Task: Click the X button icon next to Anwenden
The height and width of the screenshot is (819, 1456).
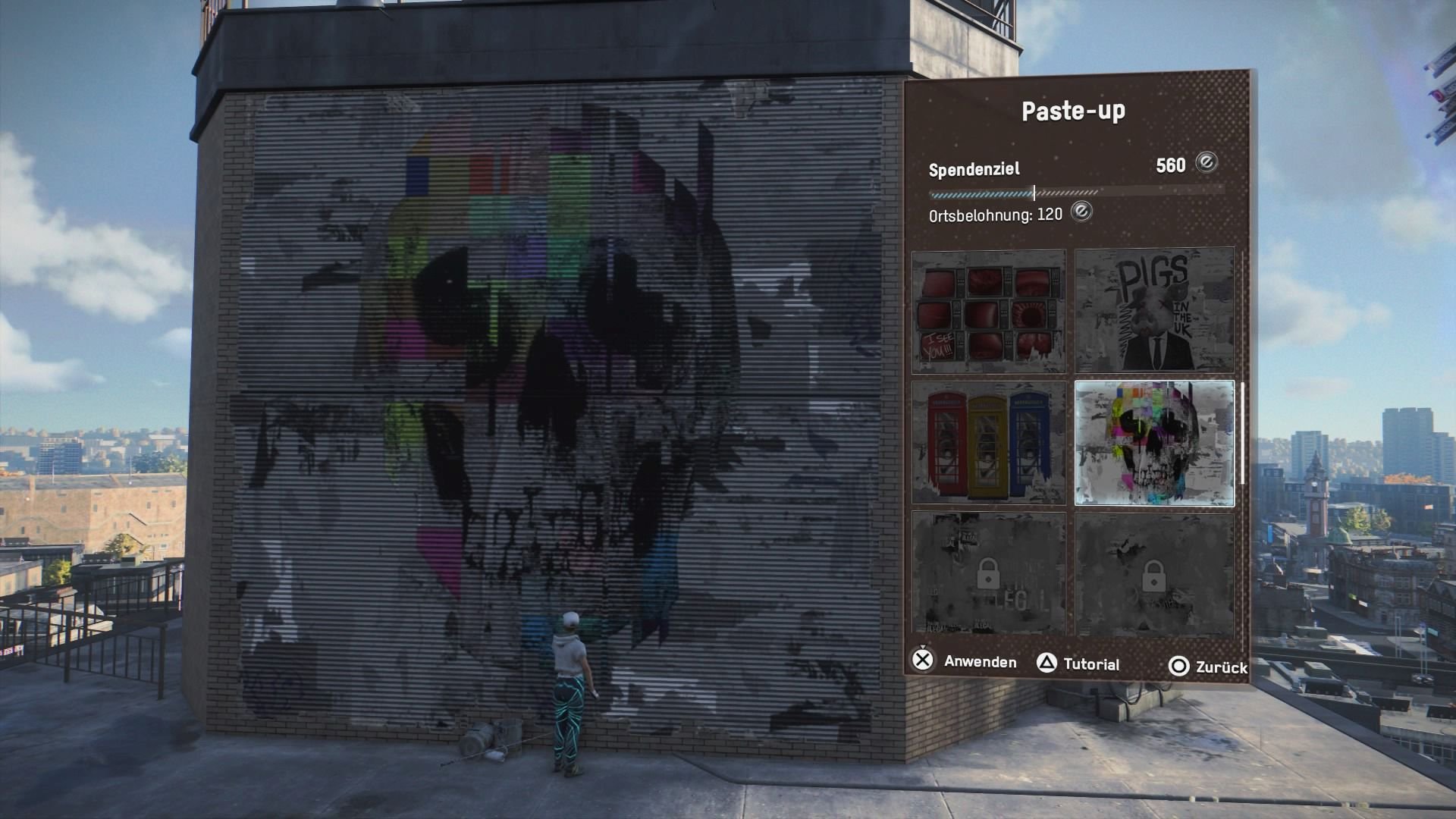Action: pos(922,663)
